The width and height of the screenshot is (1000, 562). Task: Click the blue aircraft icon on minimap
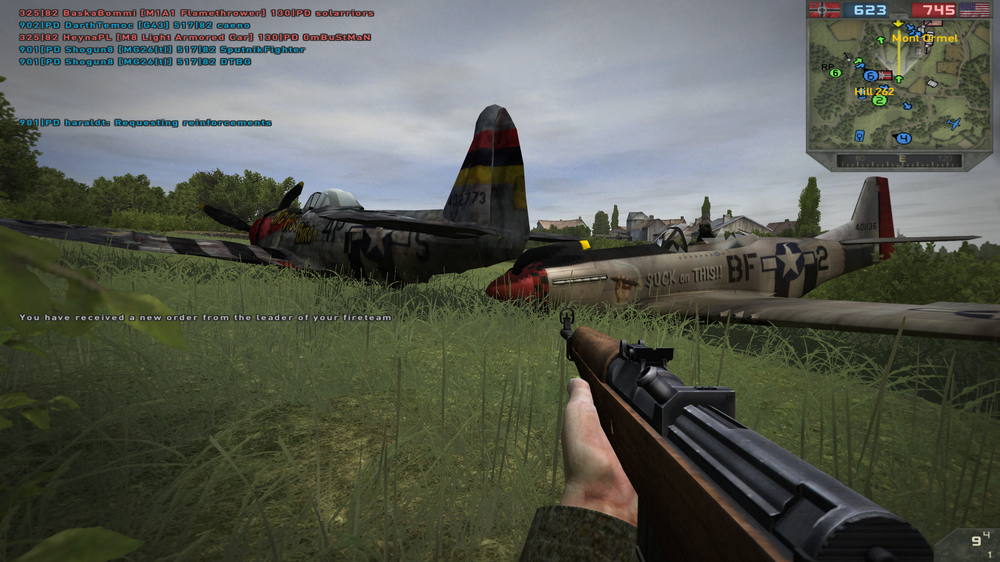point(954,123)
